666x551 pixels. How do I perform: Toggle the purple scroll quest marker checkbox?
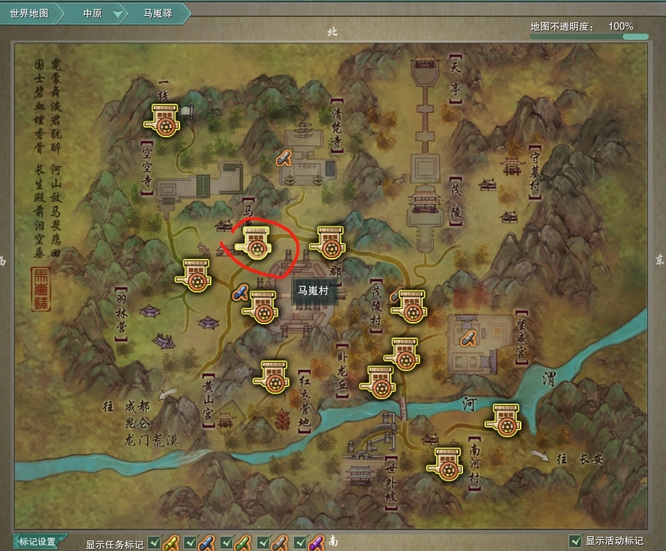(299, 543)
